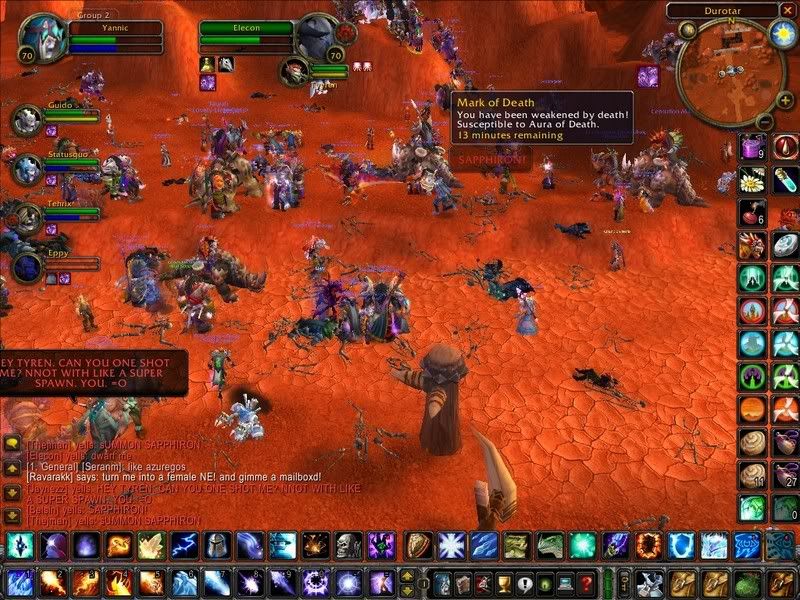Viewport: 800px width, 600px height.
Task: Target party member Statusquo's portrait
Action: 26,168
